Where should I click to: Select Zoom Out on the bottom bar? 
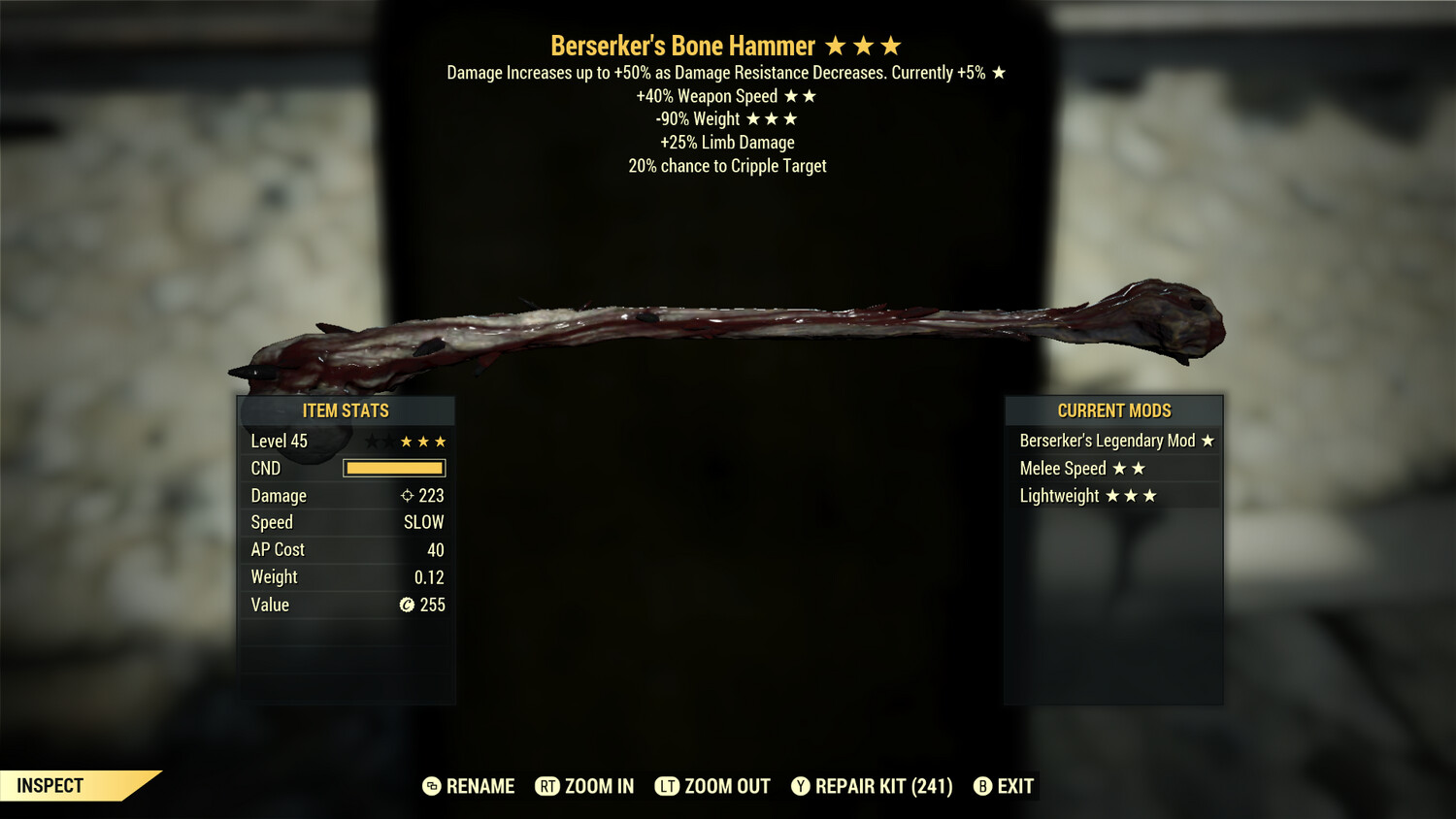[712, 786]
